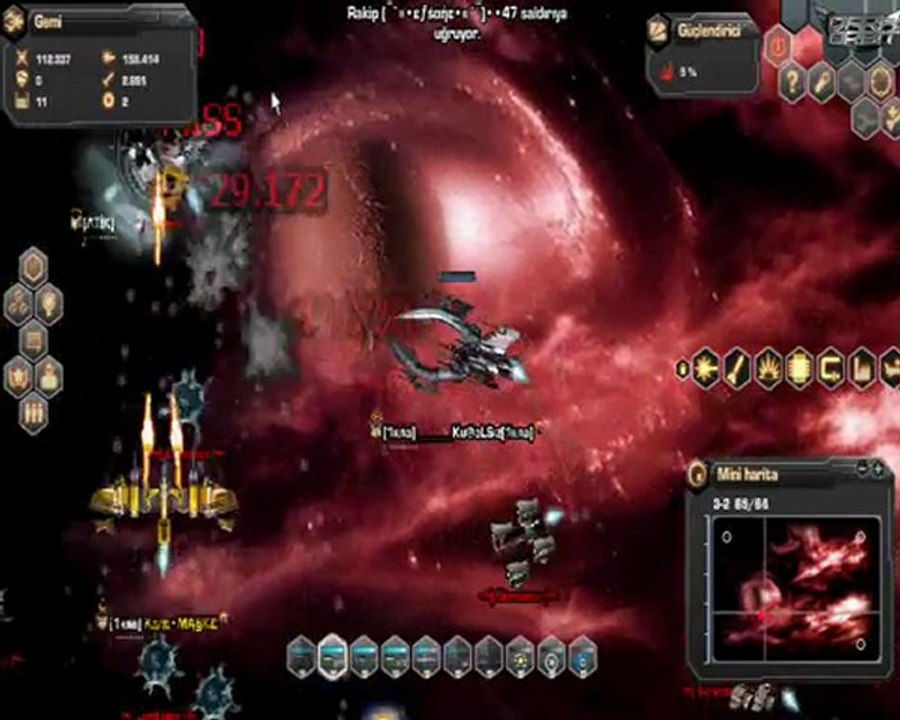
Task: Open the question mark help hexagon
Action: pyautogui.click(x=792, y=83)
